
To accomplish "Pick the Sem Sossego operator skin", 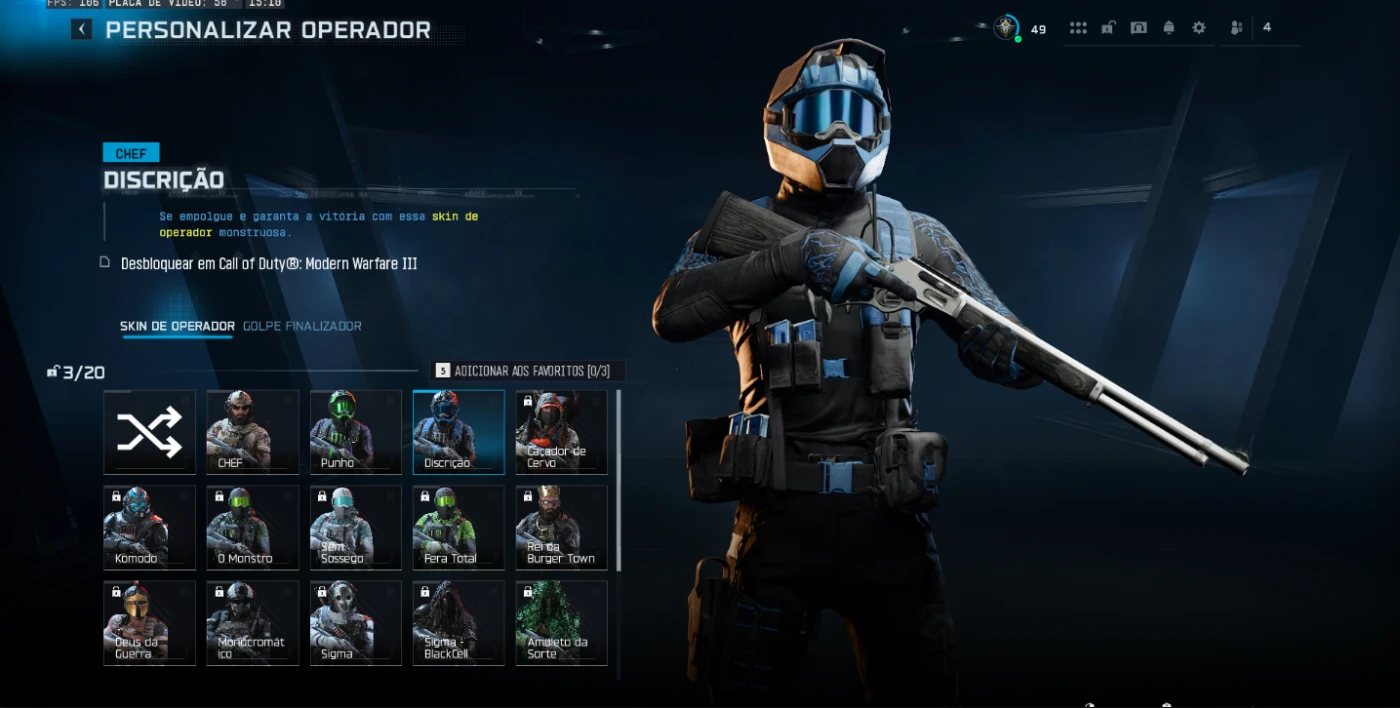I will coord(356,527).
